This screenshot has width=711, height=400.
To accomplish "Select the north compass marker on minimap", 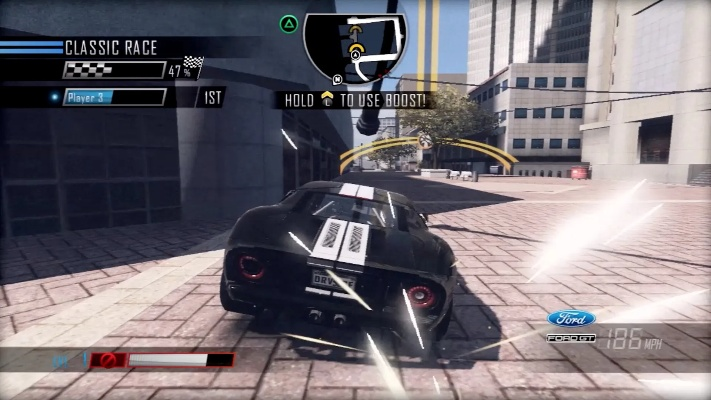I will [x=338, y=77].
